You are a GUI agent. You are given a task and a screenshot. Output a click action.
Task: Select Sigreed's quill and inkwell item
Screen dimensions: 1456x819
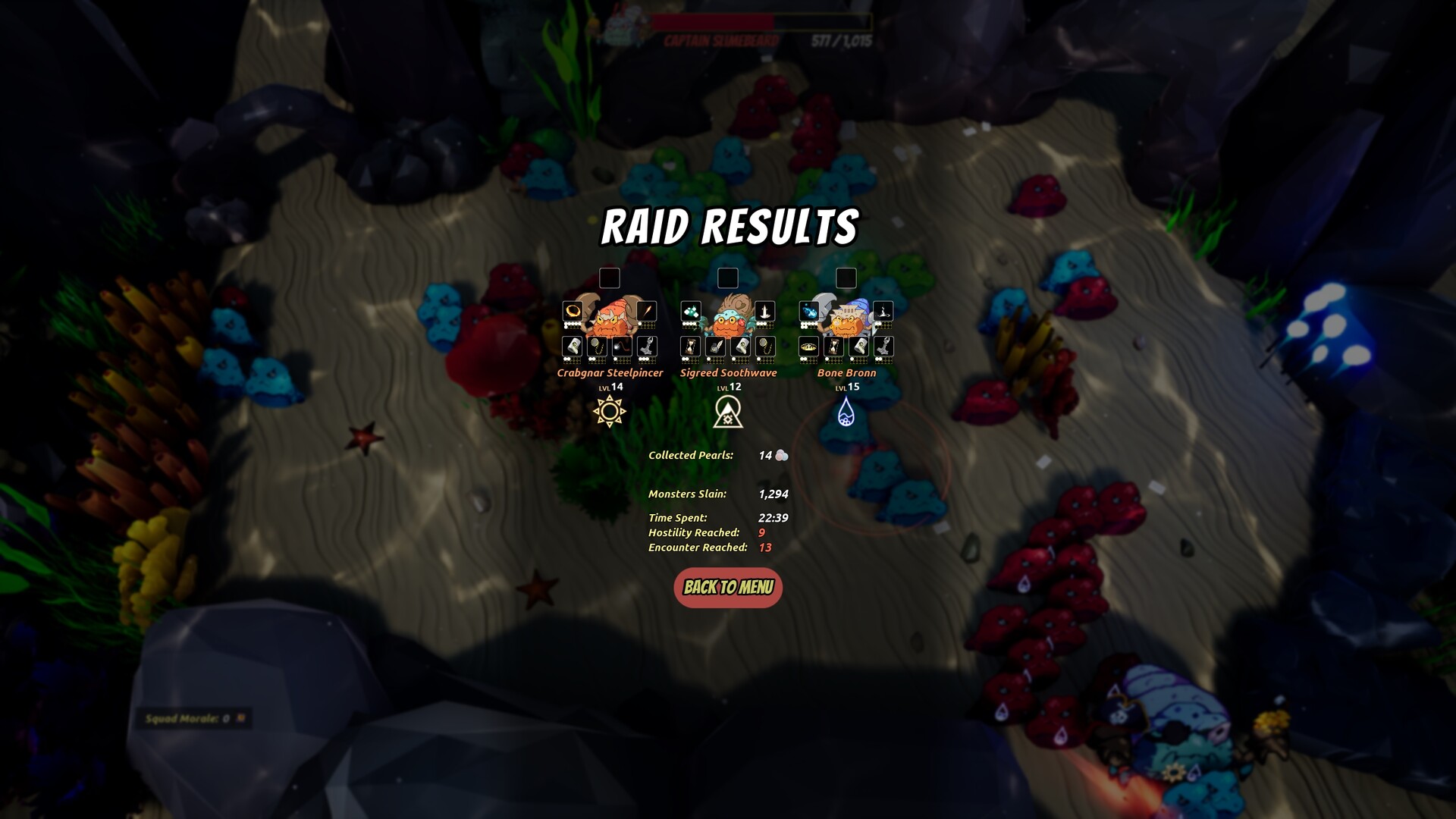click(x=714, y=345)
